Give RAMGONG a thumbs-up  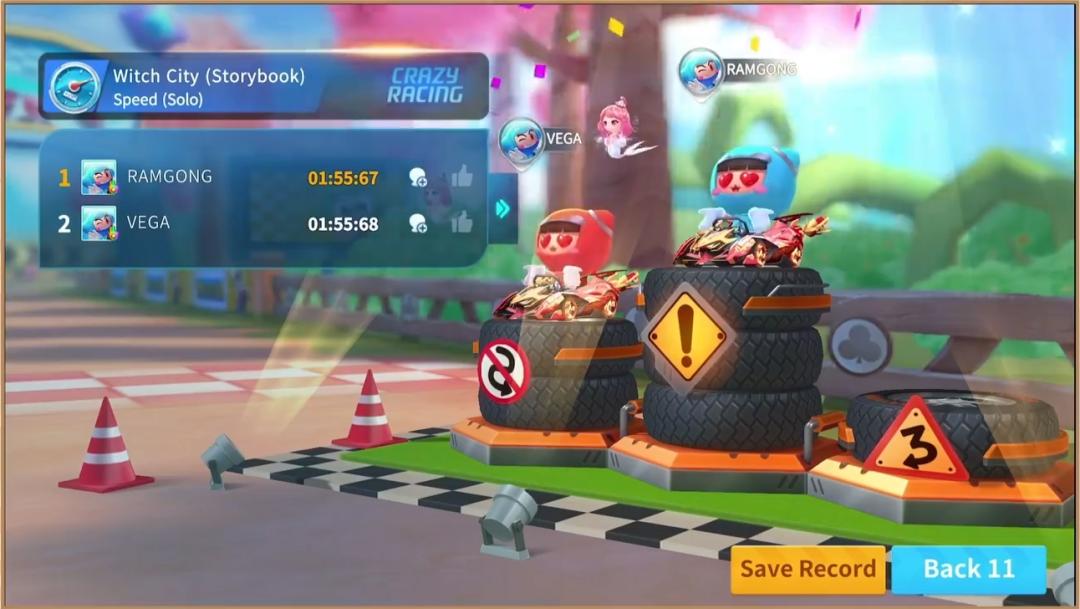click(x=461, y=177)
